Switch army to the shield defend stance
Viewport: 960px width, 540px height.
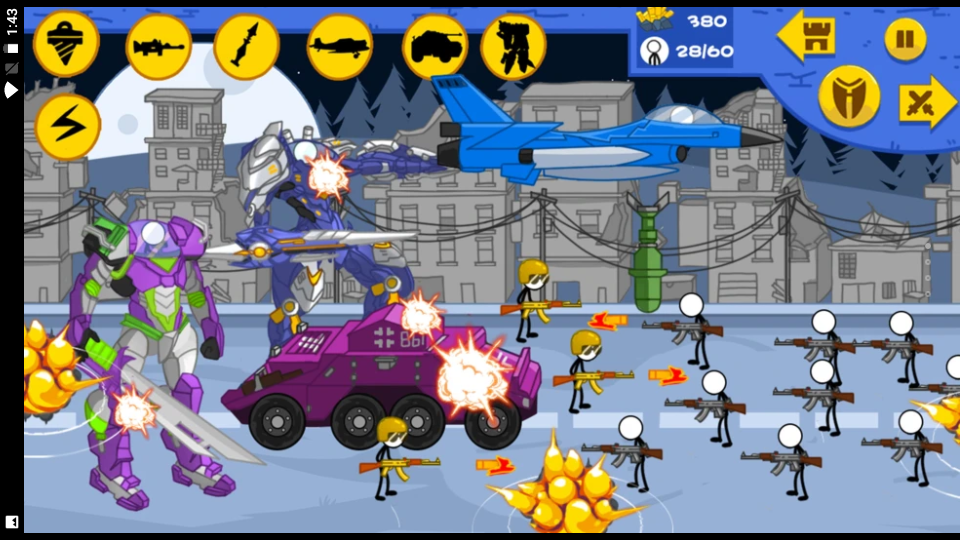point(849,97)
